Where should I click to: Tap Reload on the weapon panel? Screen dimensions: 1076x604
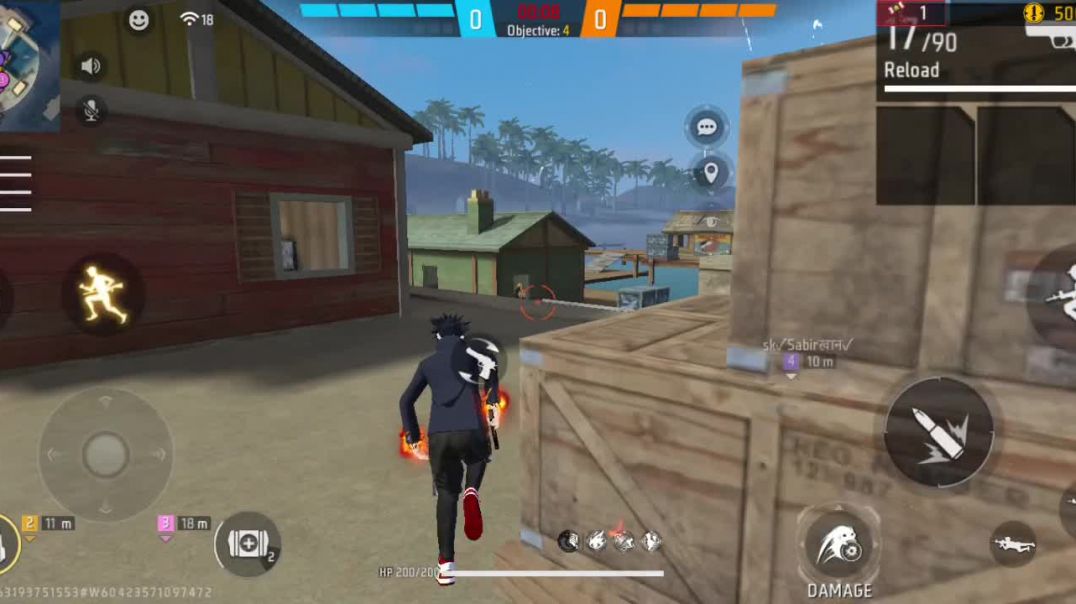[x=911, y=70]
